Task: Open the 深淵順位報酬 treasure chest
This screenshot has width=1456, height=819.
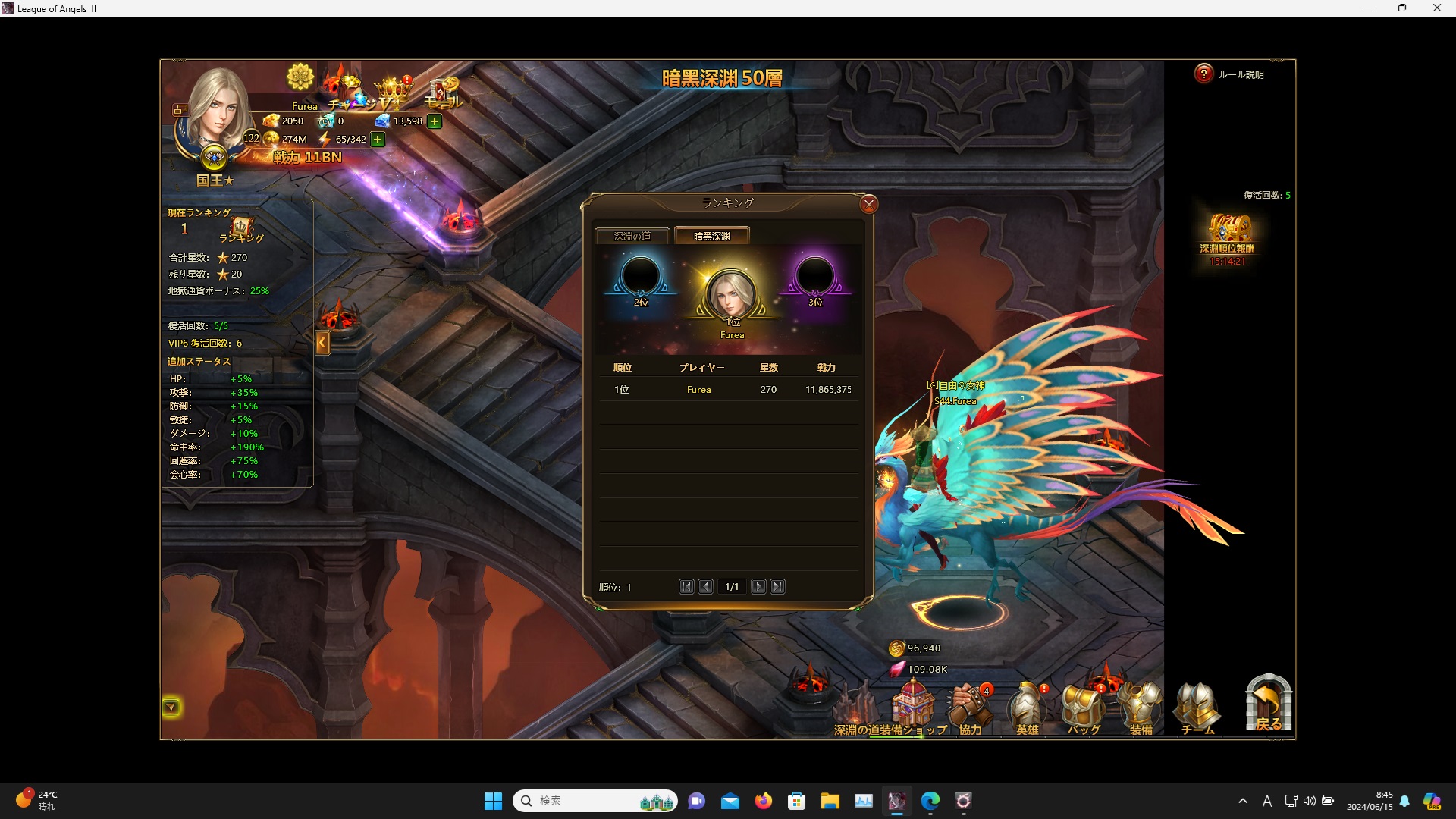Action: [x=1228, y=231]
